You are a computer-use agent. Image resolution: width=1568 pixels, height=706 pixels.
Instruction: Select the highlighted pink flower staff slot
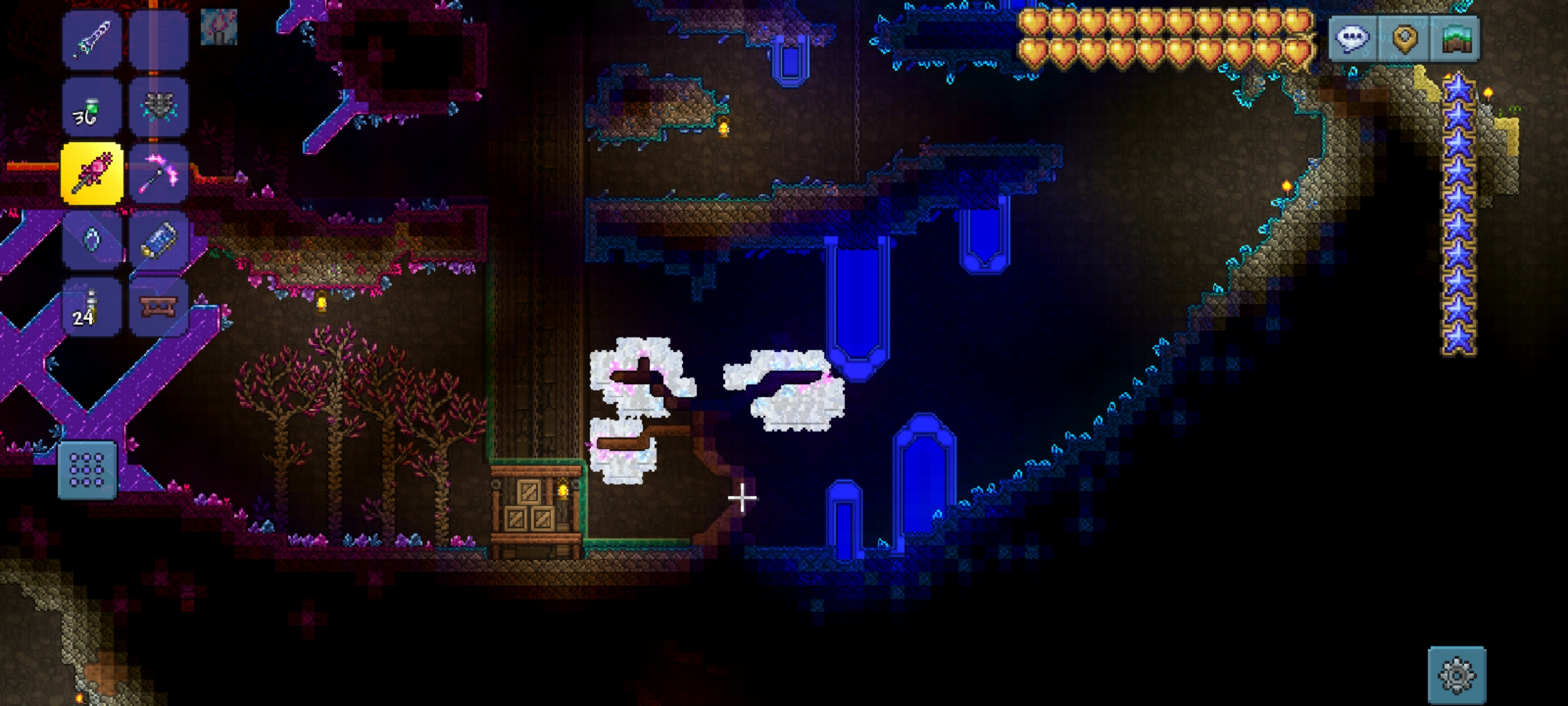pos(91,174)
